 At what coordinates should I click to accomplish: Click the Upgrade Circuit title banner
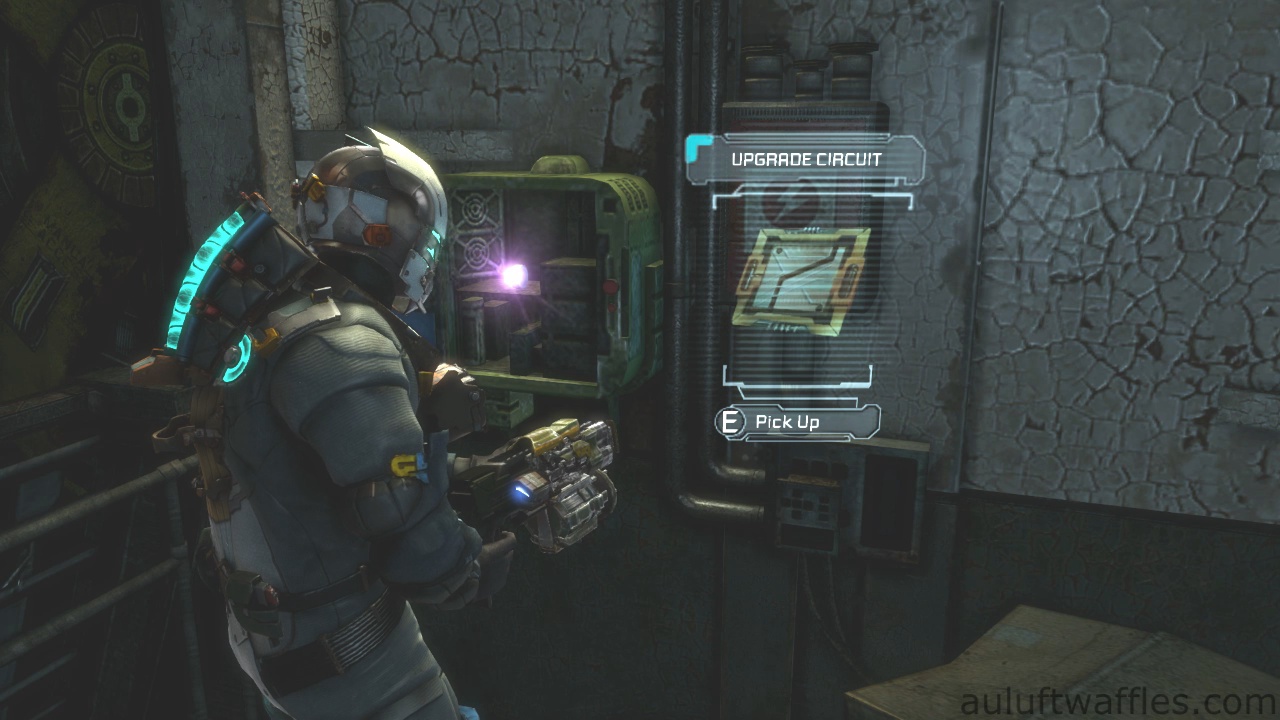point(805,160)
